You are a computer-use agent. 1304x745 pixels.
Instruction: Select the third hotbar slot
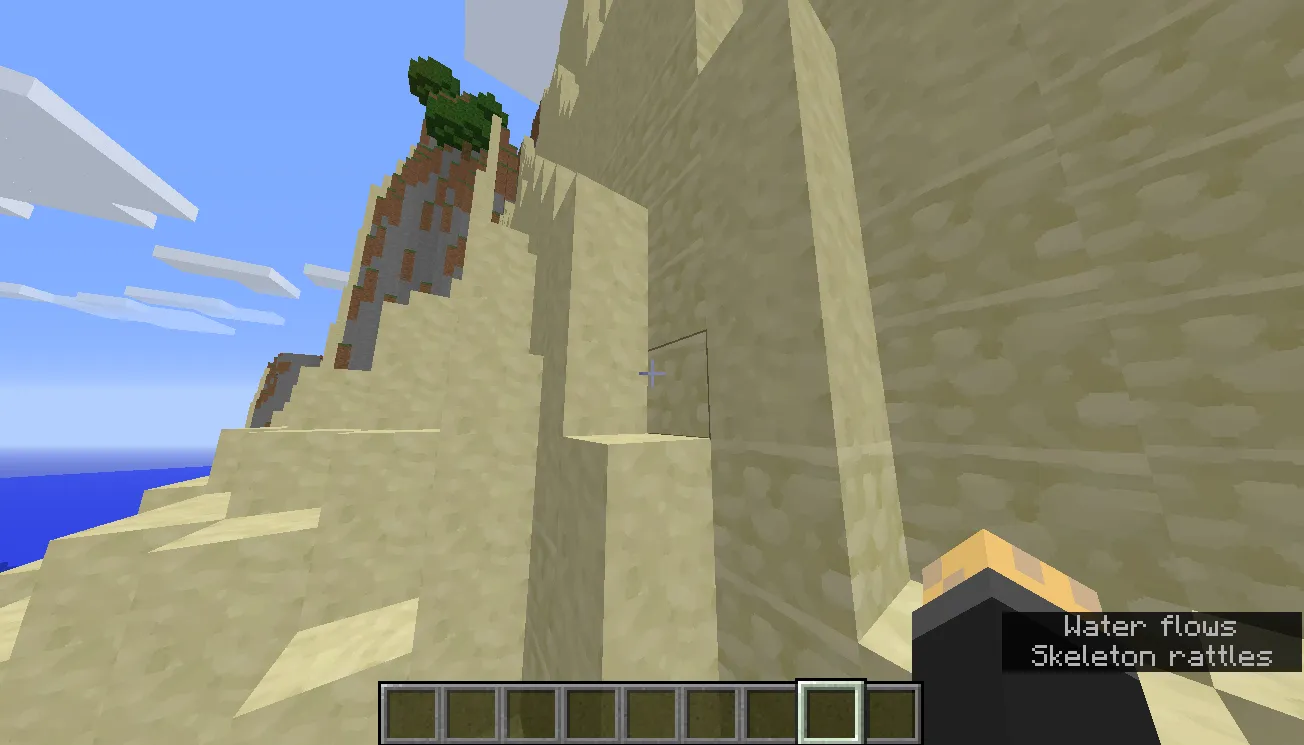[x=532, y=711]
